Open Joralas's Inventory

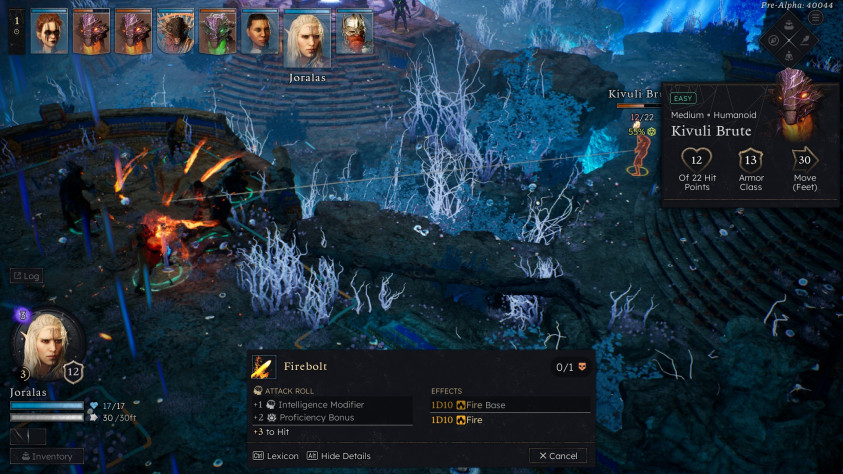(x=47, y=457)
